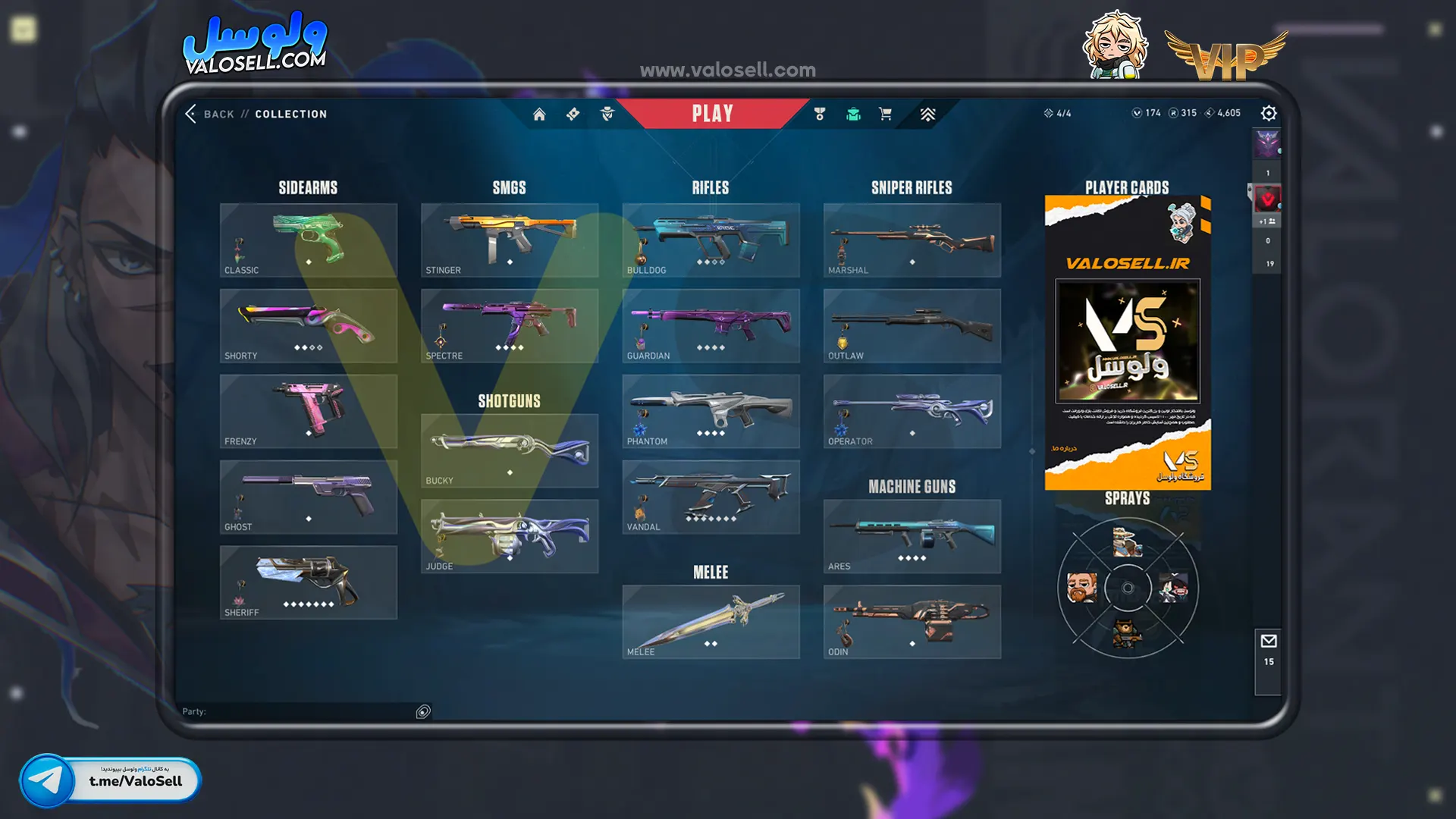Pick the Bucky shotgun slot
The width and height of the screenshot is (1456, 819).
coord(510,450)
